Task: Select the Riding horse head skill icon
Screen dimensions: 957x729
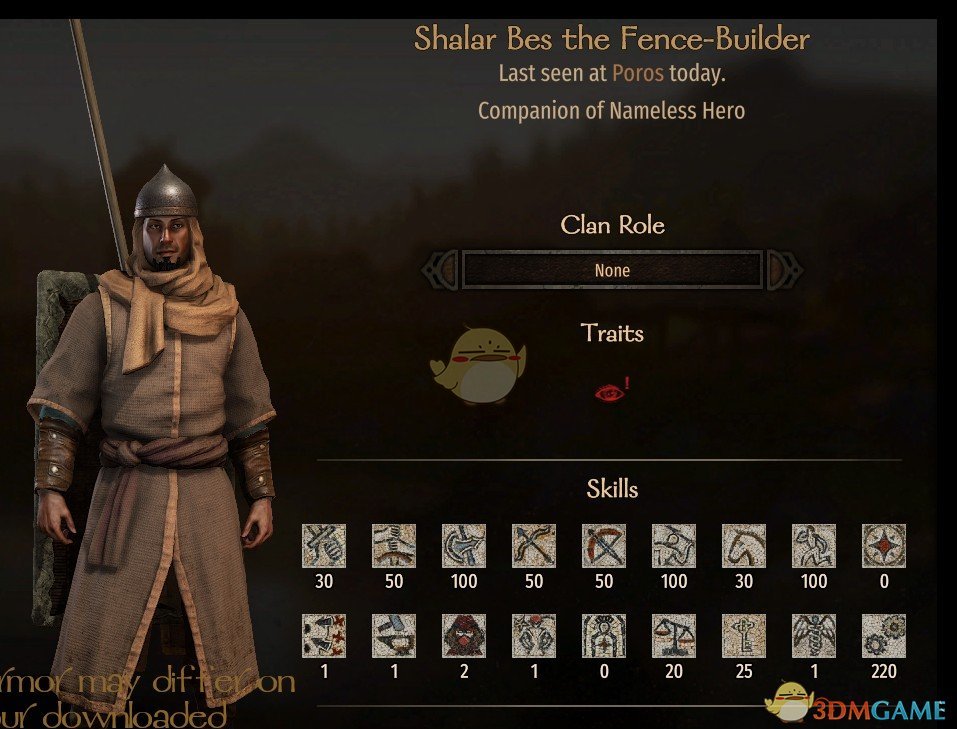Action: [x=744, y=546]
